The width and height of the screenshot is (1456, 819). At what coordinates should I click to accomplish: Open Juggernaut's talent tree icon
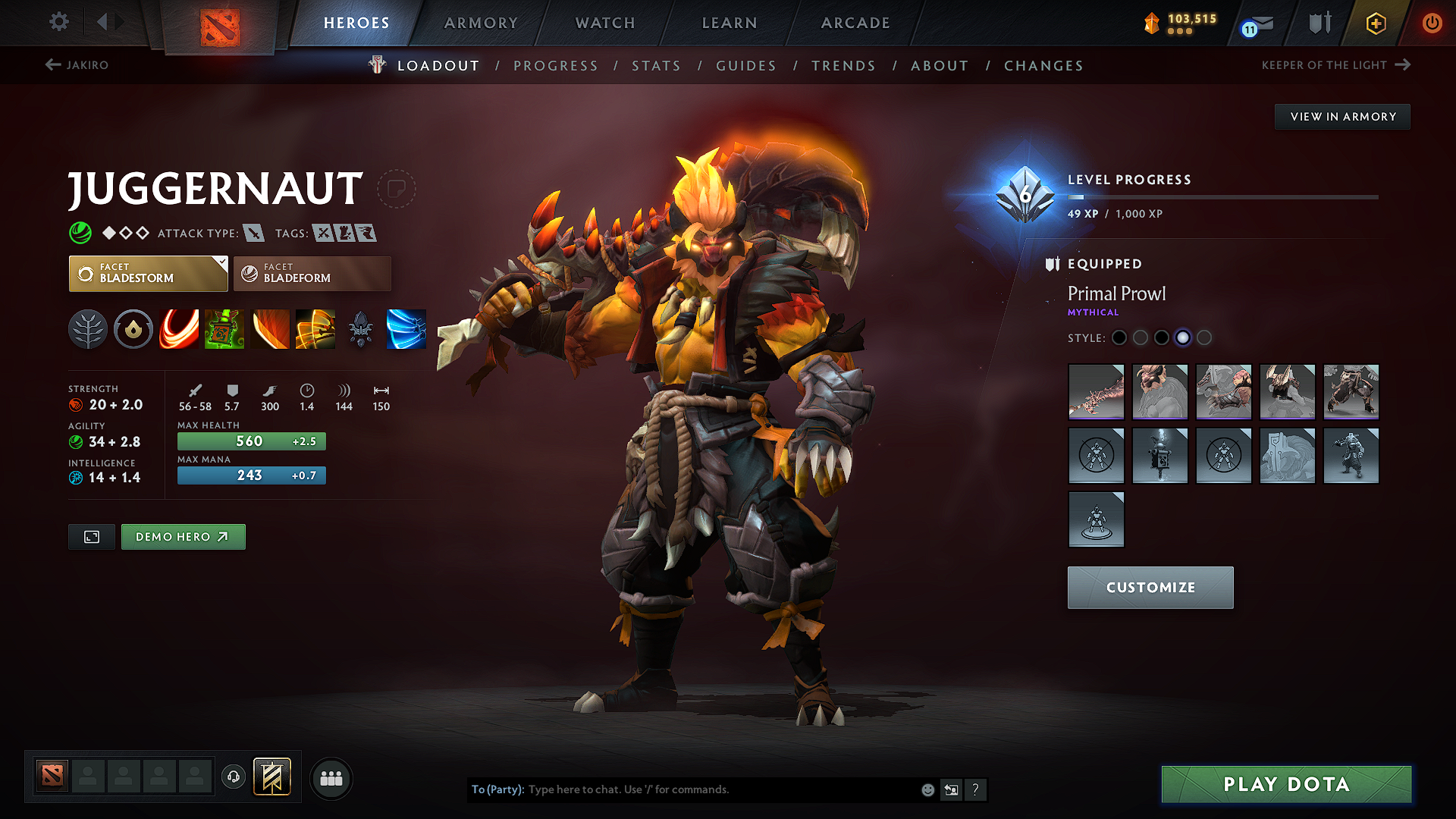pos(88,329)
